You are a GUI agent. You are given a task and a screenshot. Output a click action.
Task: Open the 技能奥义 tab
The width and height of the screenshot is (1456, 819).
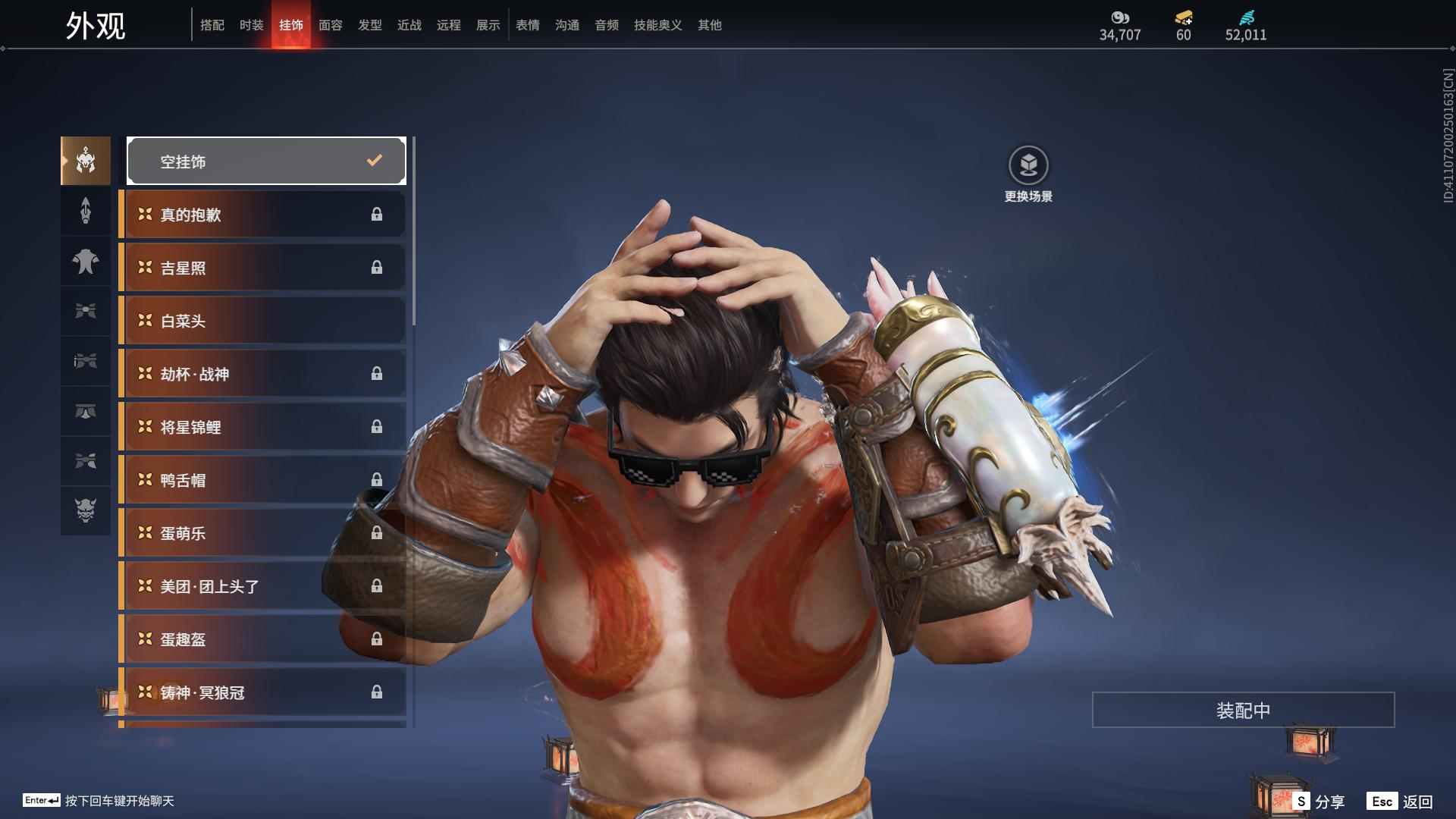coord(658,25)
